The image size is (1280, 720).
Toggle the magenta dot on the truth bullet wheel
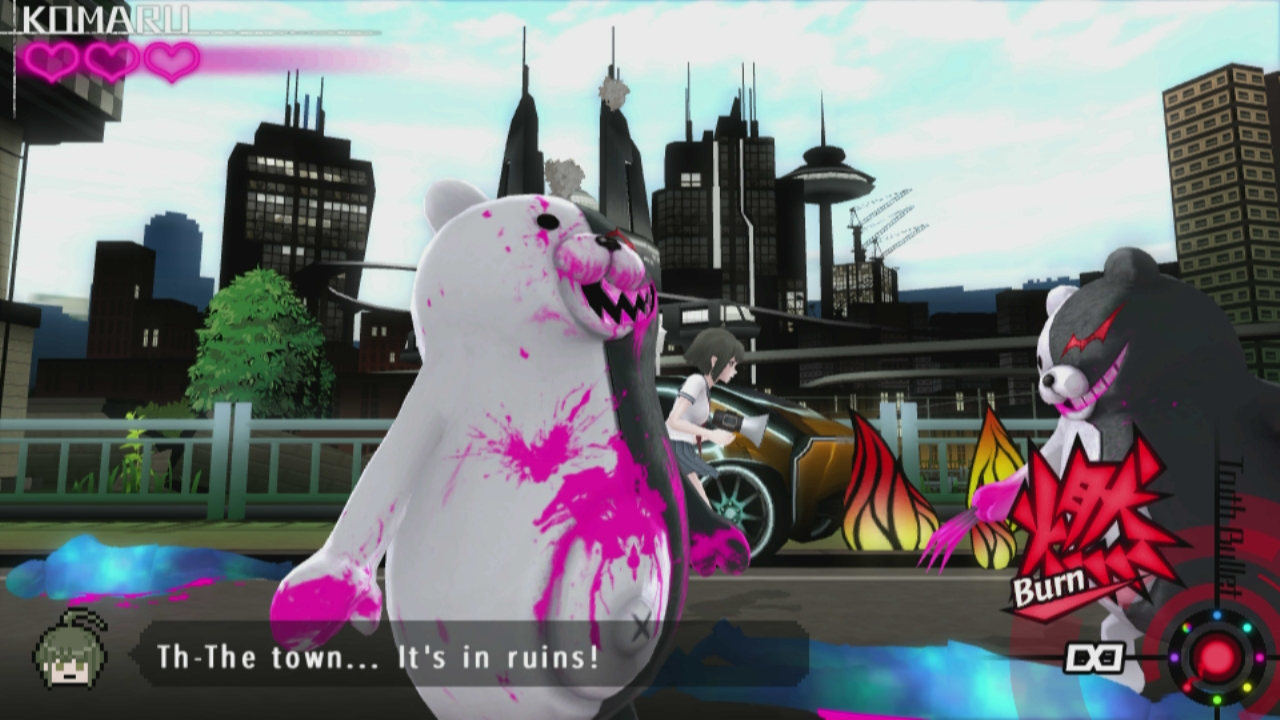pyautogui.click(x=1259, y=657)
